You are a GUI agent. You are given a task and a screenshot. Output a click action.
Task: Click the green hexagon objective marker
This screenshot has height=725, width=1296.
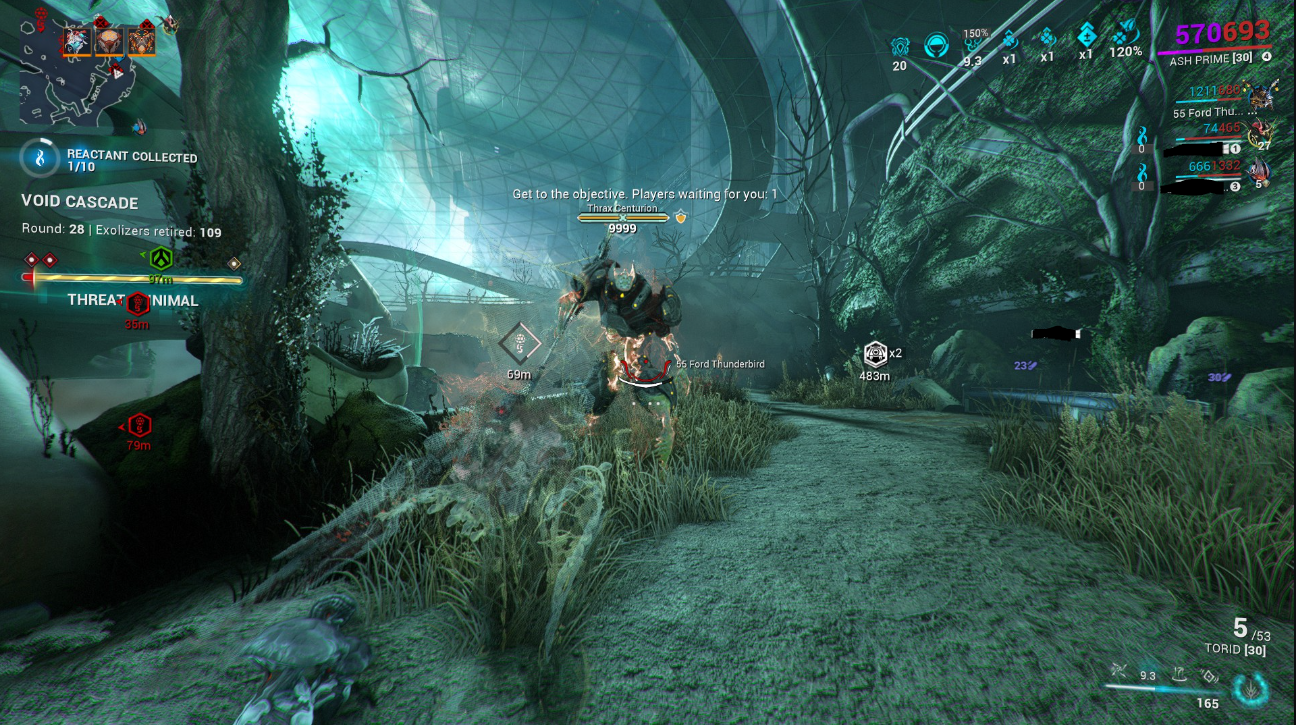pyautogui.click(x=161, y=259)
